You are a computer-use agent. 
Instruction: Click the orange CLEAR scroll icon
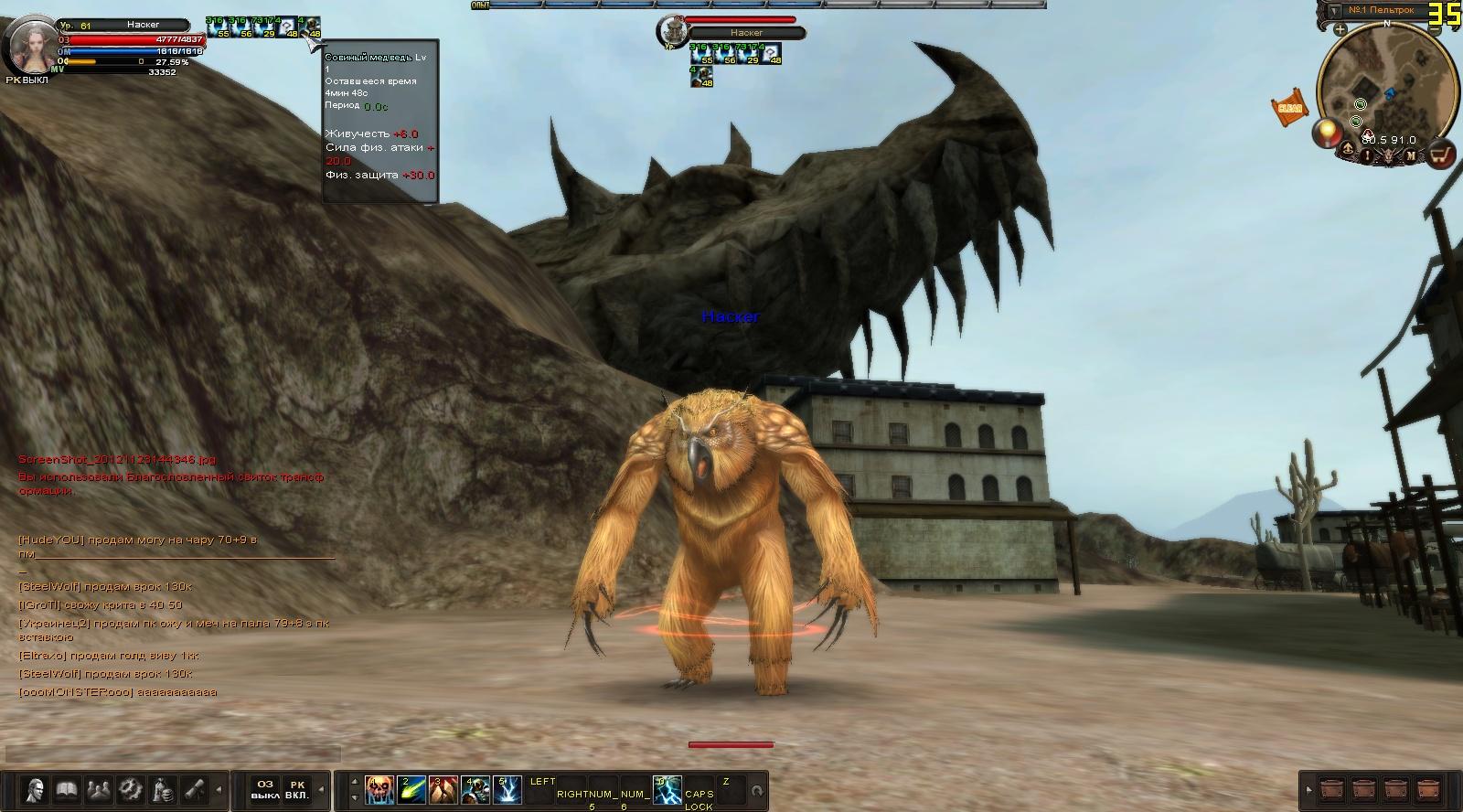1289,107
